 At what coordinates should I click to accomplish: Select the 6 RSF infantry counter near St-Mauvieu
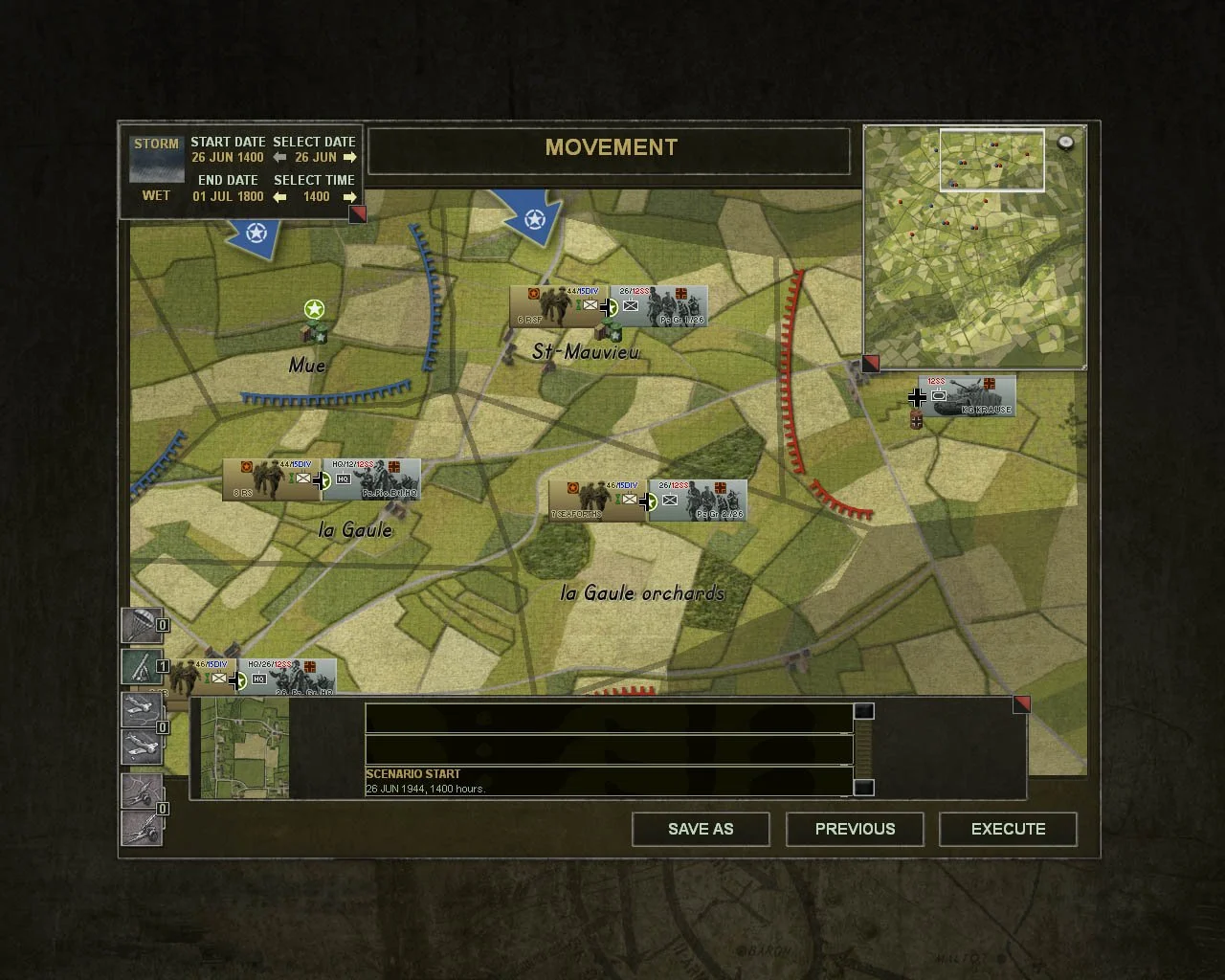[553, 305]
